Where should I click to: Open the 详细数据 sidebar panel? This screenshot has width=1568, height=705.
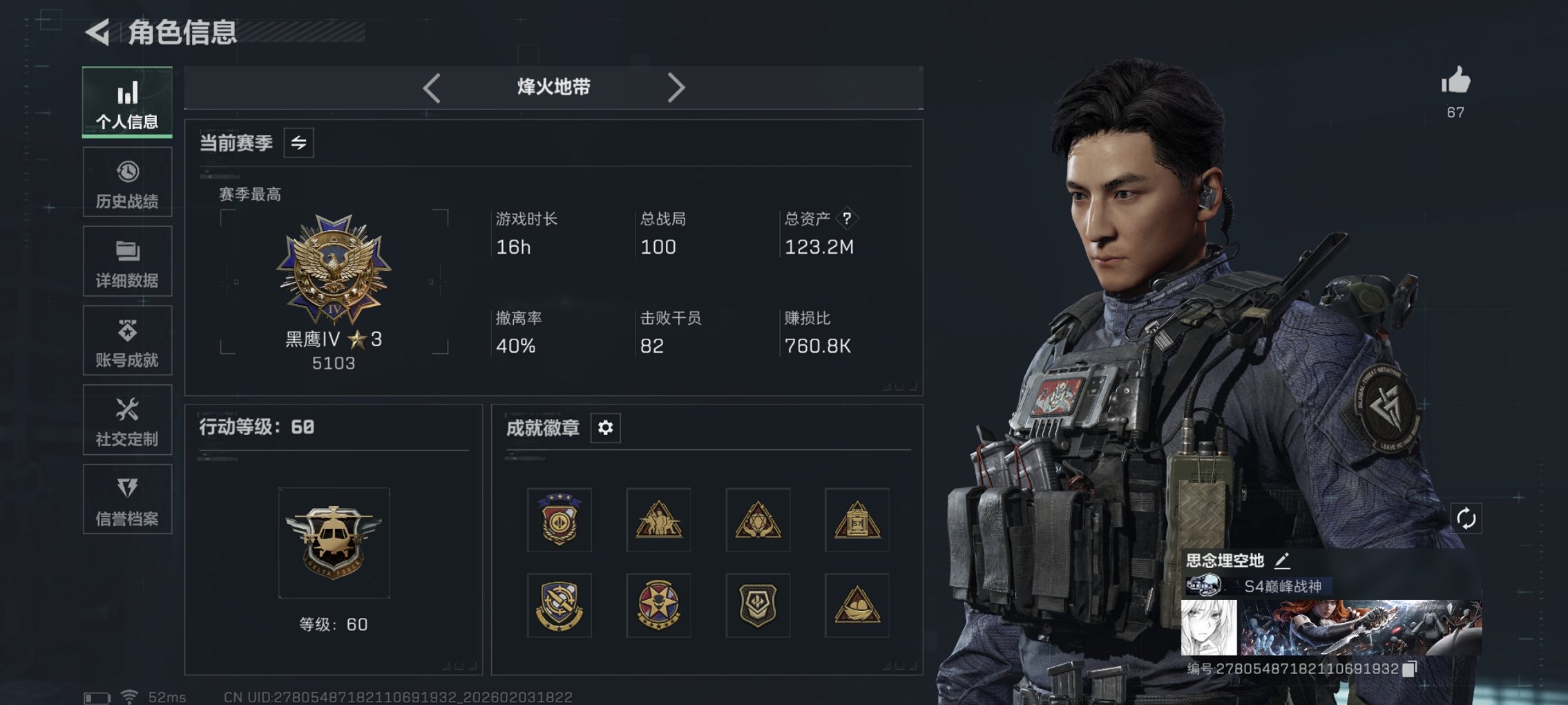click(126, 261)
